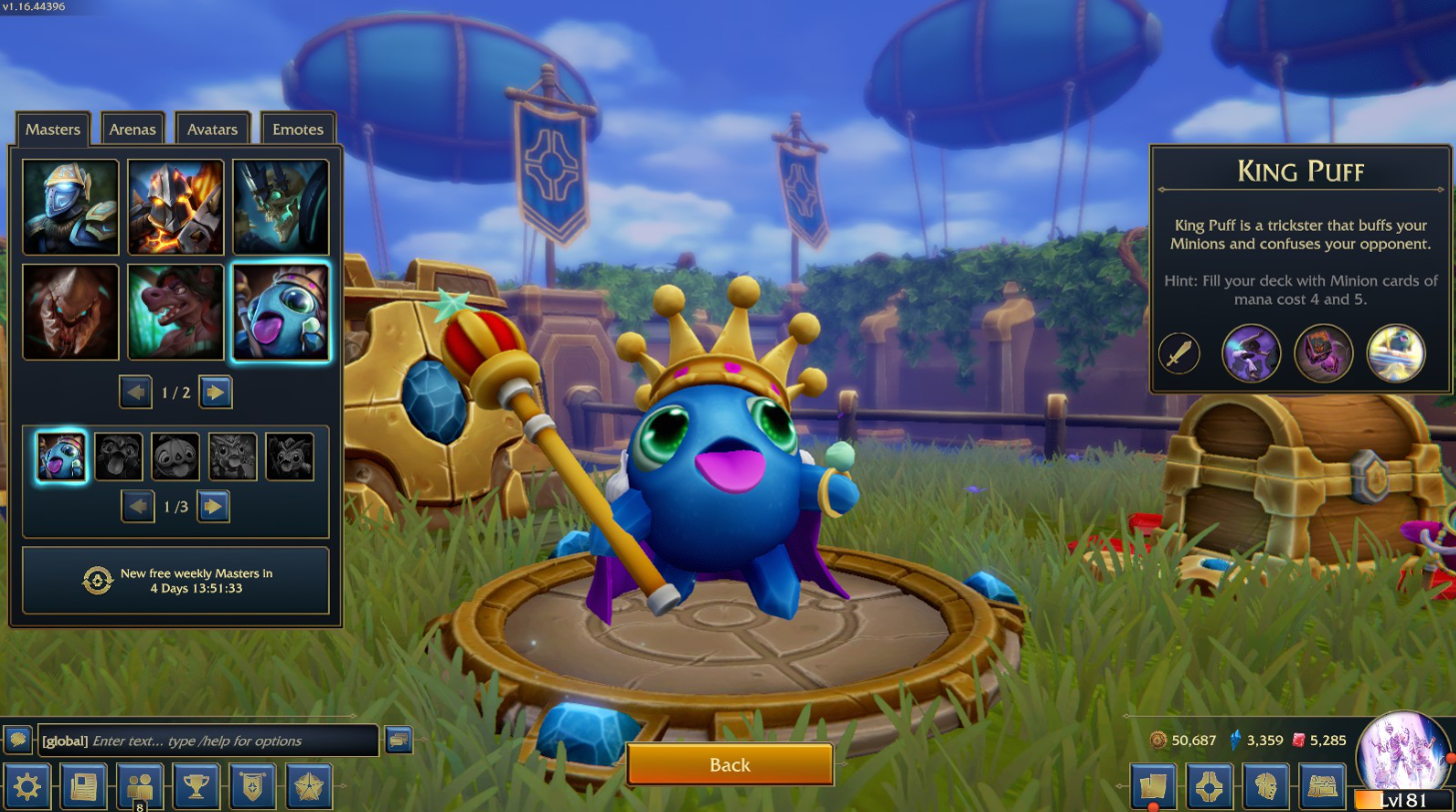This screenshot has height=812, width=1456.
Task: Open the achievements star icon
Action: point(308,787)
